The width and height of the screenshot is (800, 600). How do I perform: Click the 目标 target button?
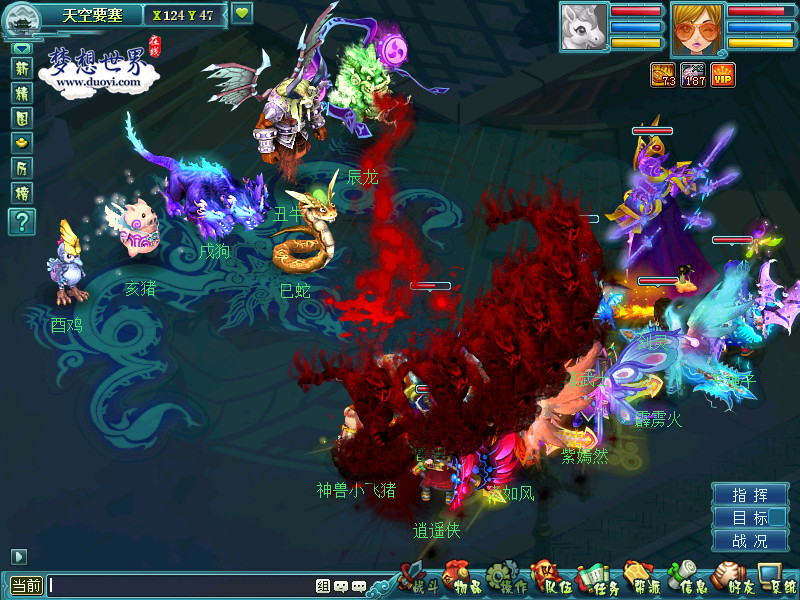[x=750, y=518]
